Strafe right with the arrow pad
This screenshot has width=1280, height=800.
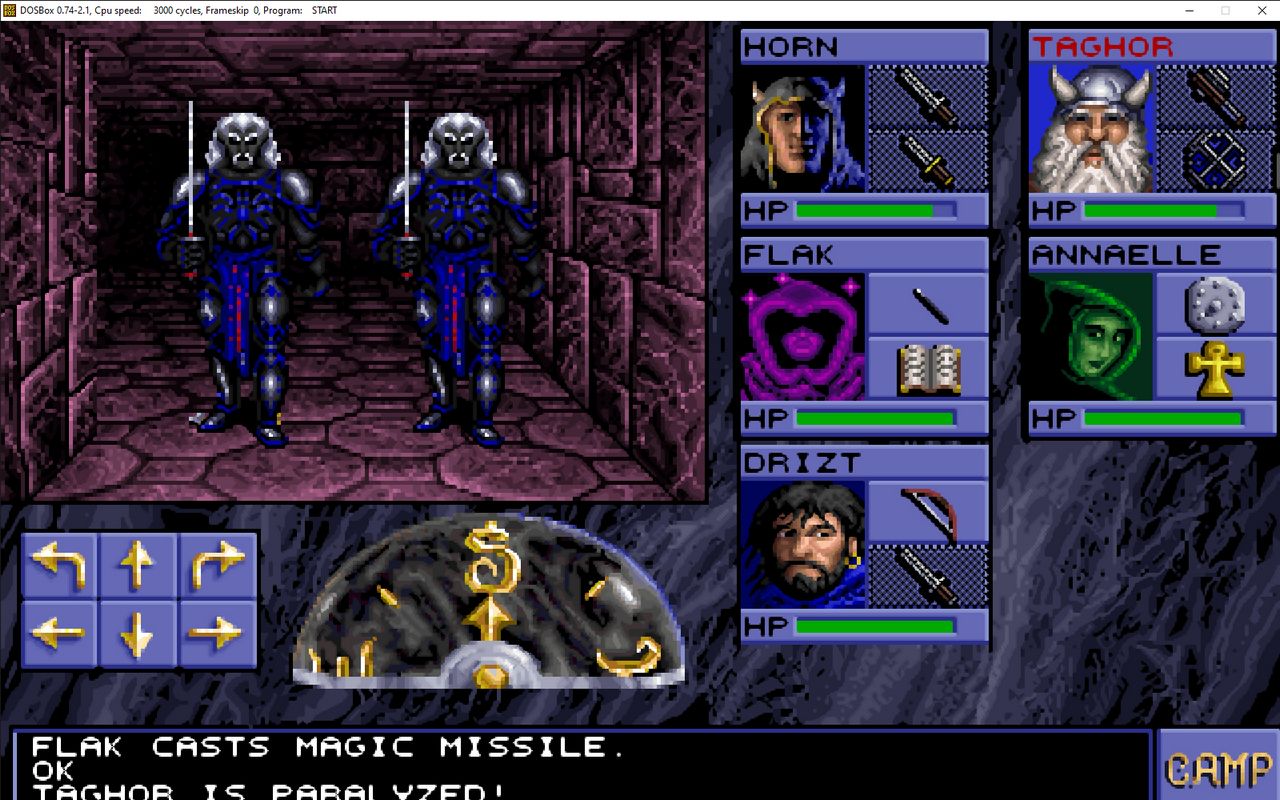click(x=217, y=632)
